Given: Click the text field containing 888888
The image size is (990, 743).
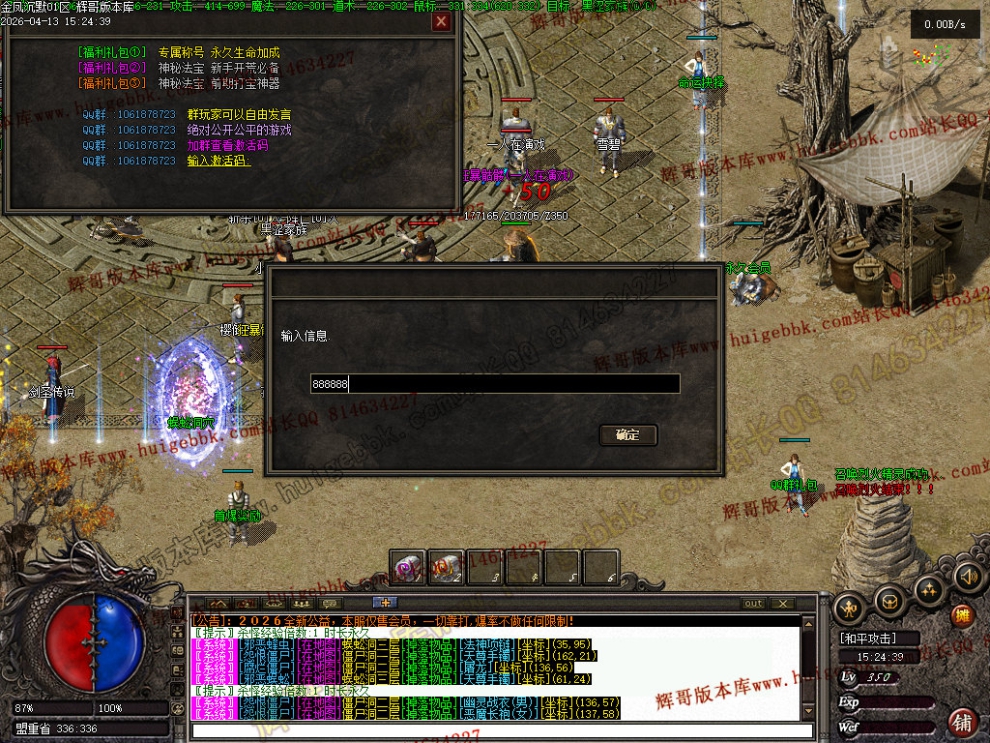Looking at the screenshot, I should [x=495, y=384].
